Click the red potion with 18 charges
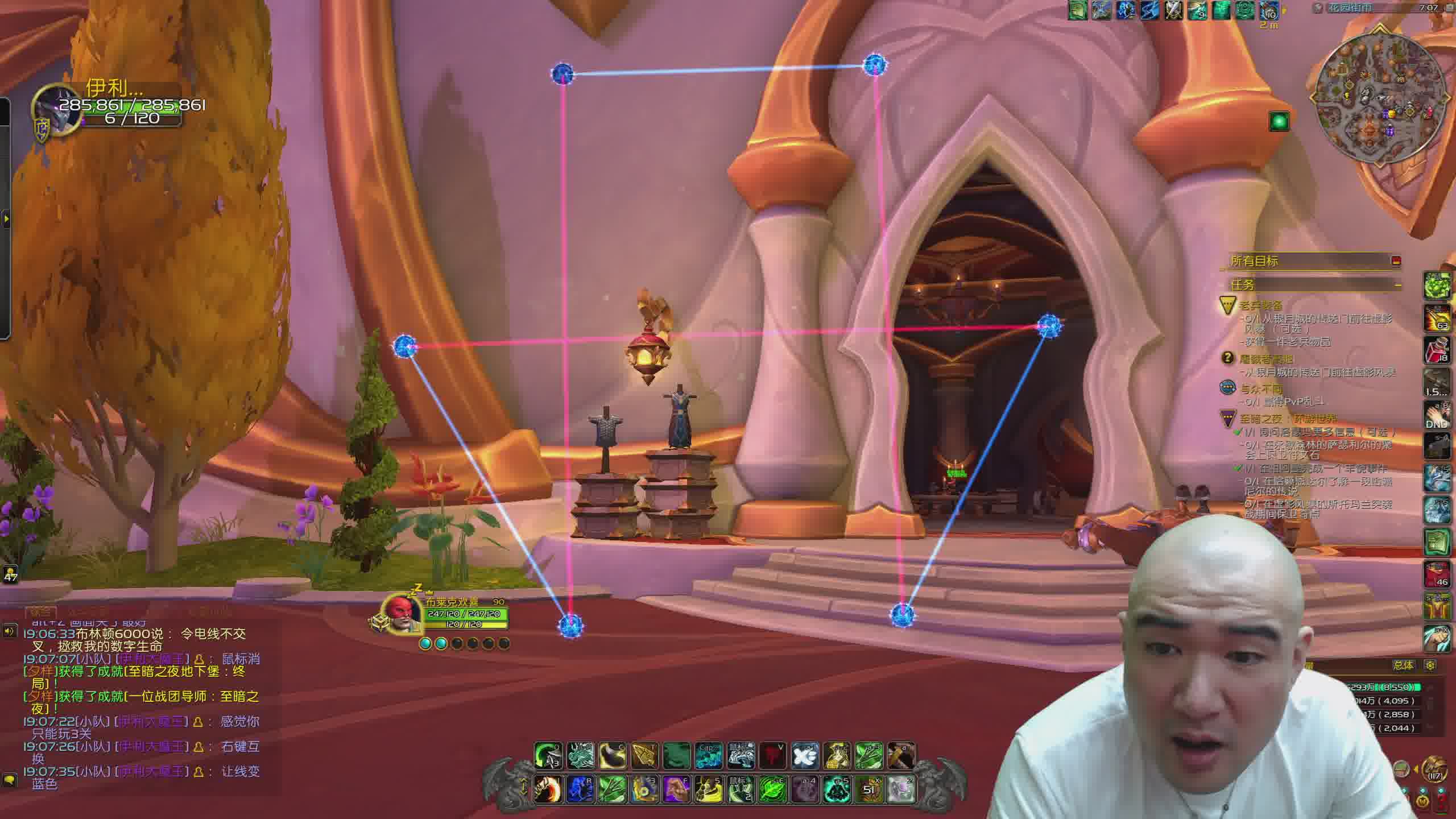Screen dimensions: 1456x819 point(1436,349)
